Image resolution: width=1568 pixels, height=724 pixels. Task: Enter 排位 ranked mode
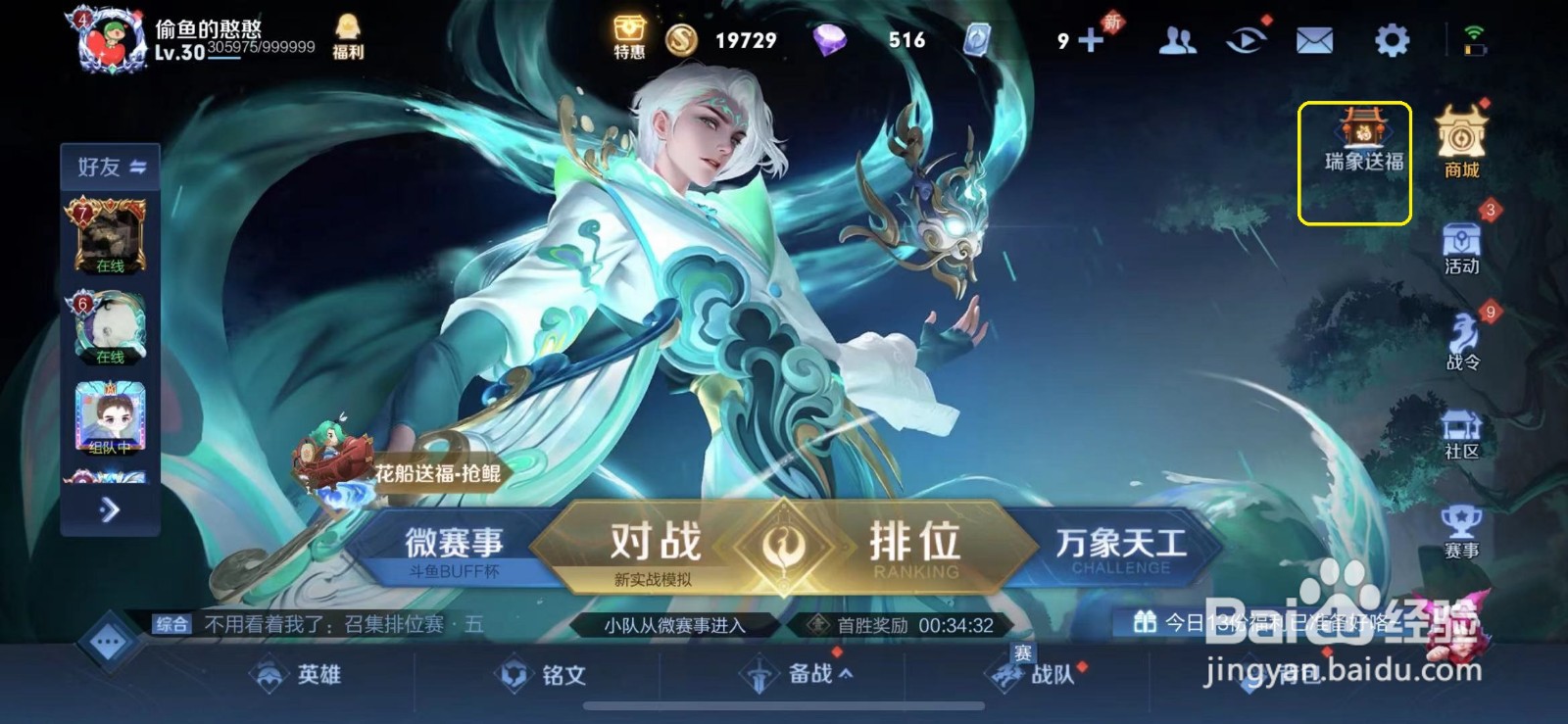tap(916, 540)
